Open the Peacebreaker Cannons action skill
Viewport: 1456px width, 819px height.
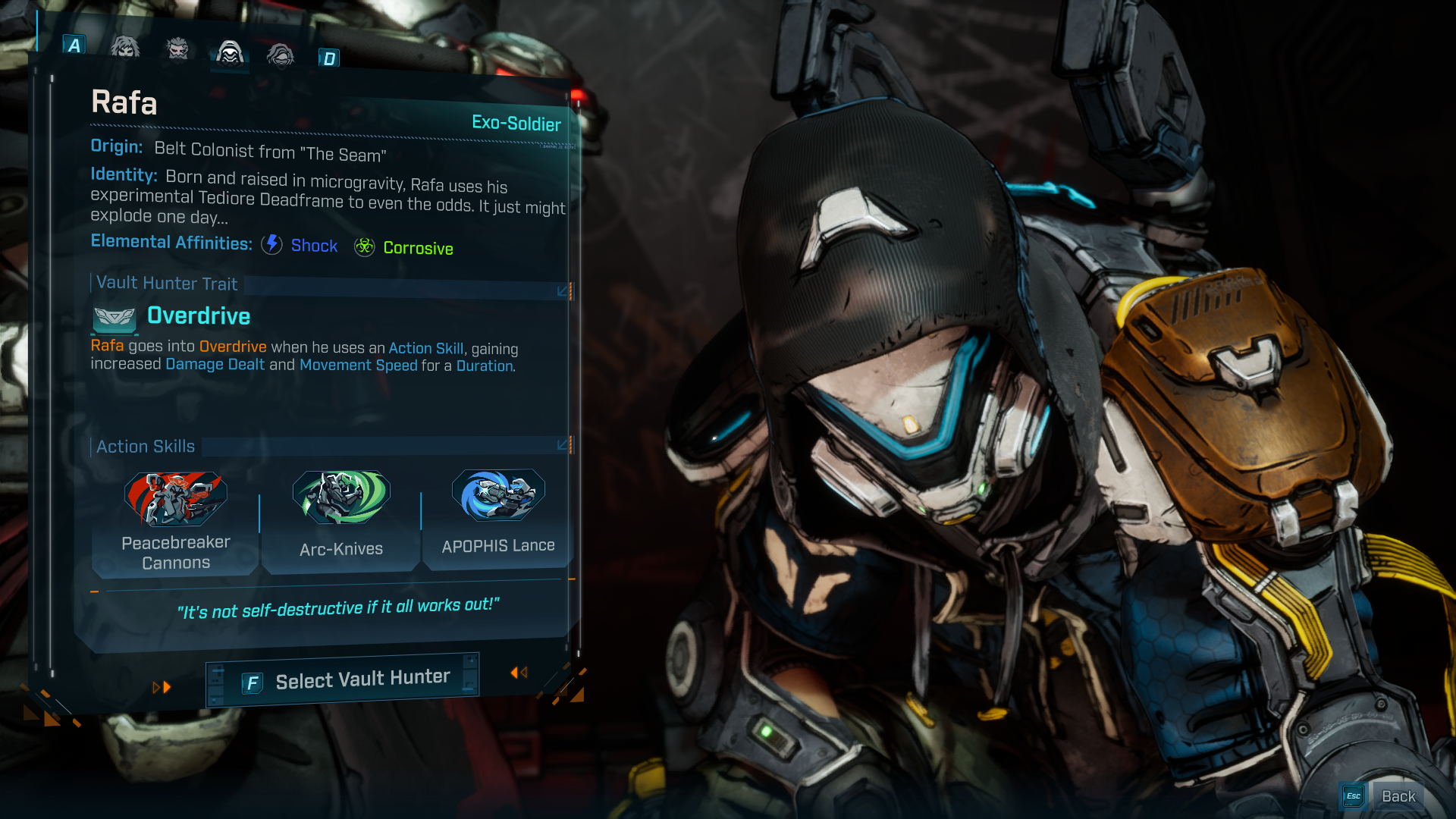point(175,498)
